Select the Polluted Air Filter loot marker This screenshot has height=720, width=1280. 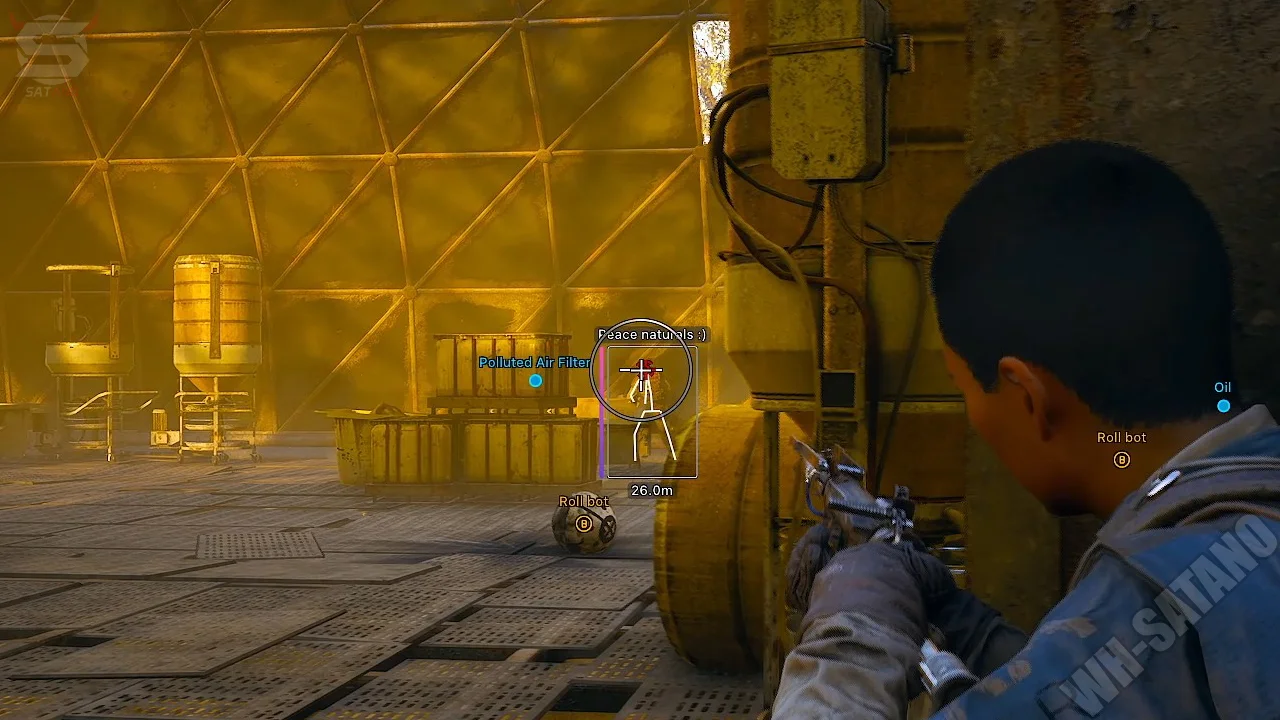tap(535, 380)
